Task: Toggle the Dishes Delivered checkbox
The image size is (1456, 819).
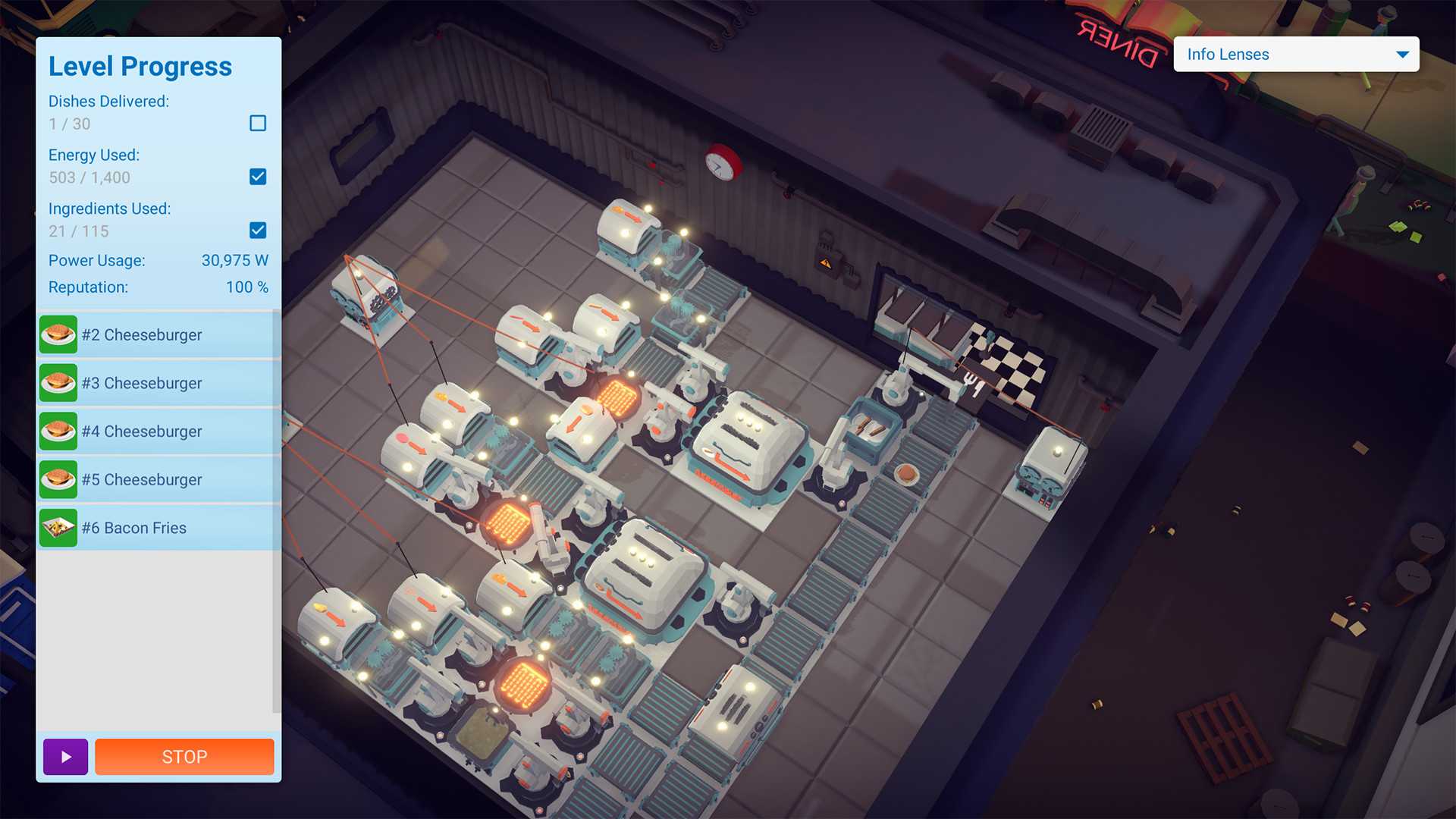Action: tap(259, 123)
